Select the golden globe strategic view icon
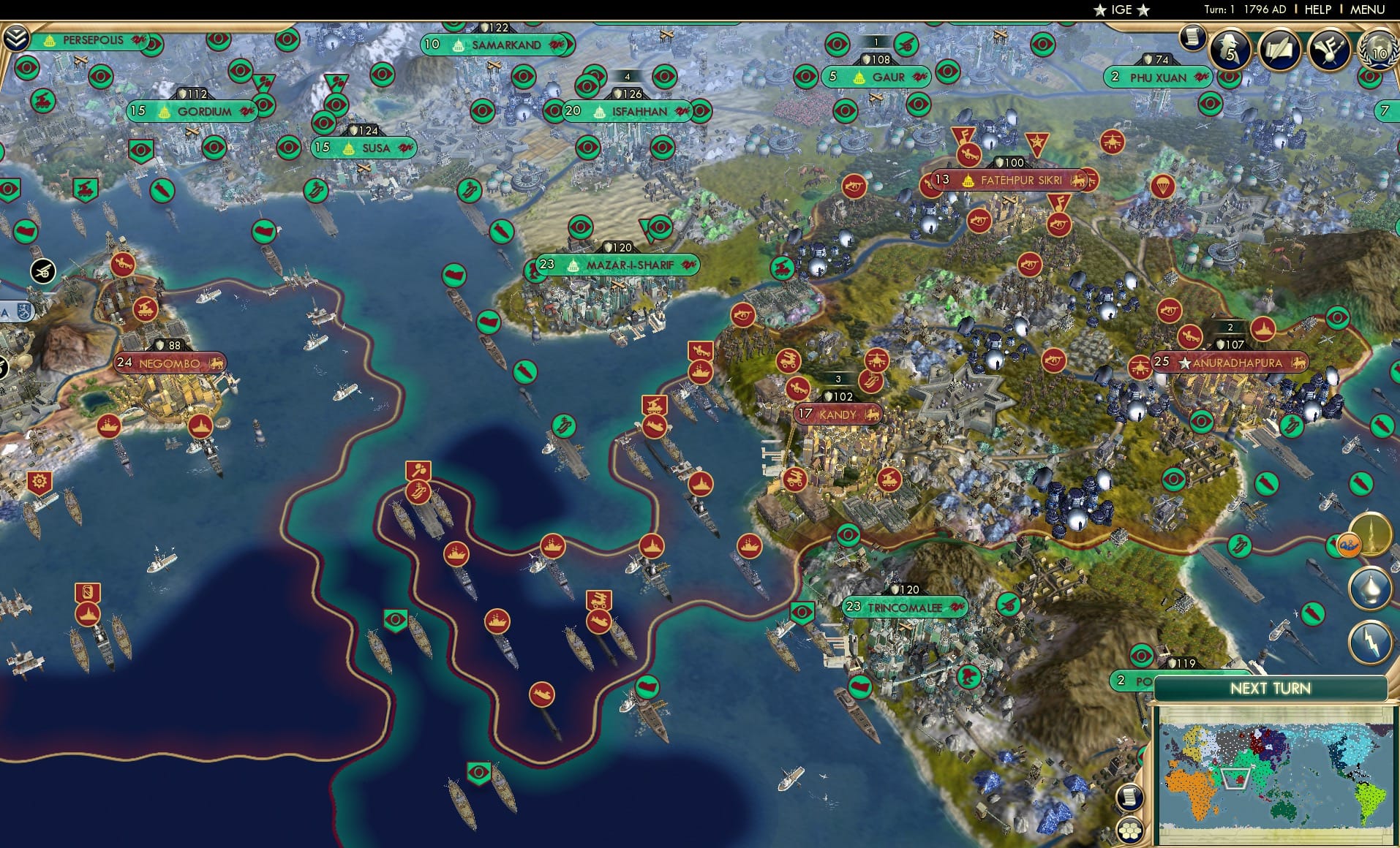Viewport: 1400px width, 848px height. pyautogui.click(x=1371, y=535)
